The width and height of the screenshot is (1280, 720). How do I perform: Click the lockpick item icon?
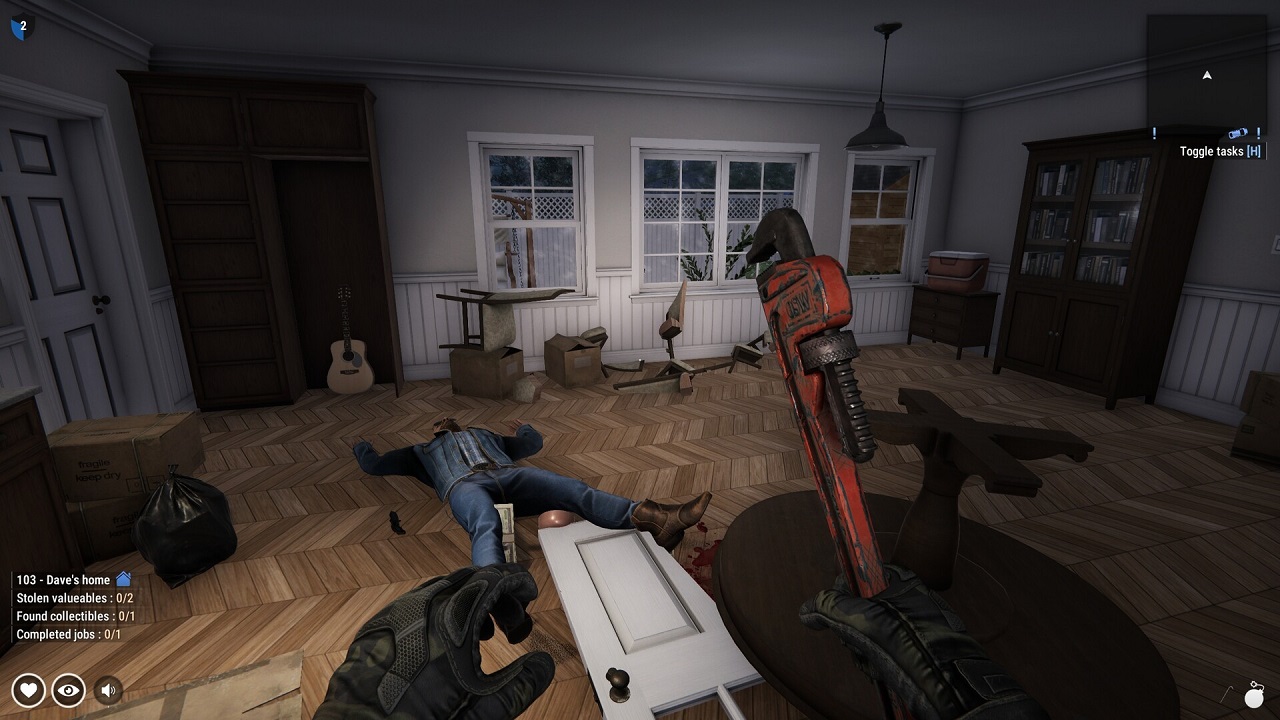pyautogui.click(x=1226, y=695)
